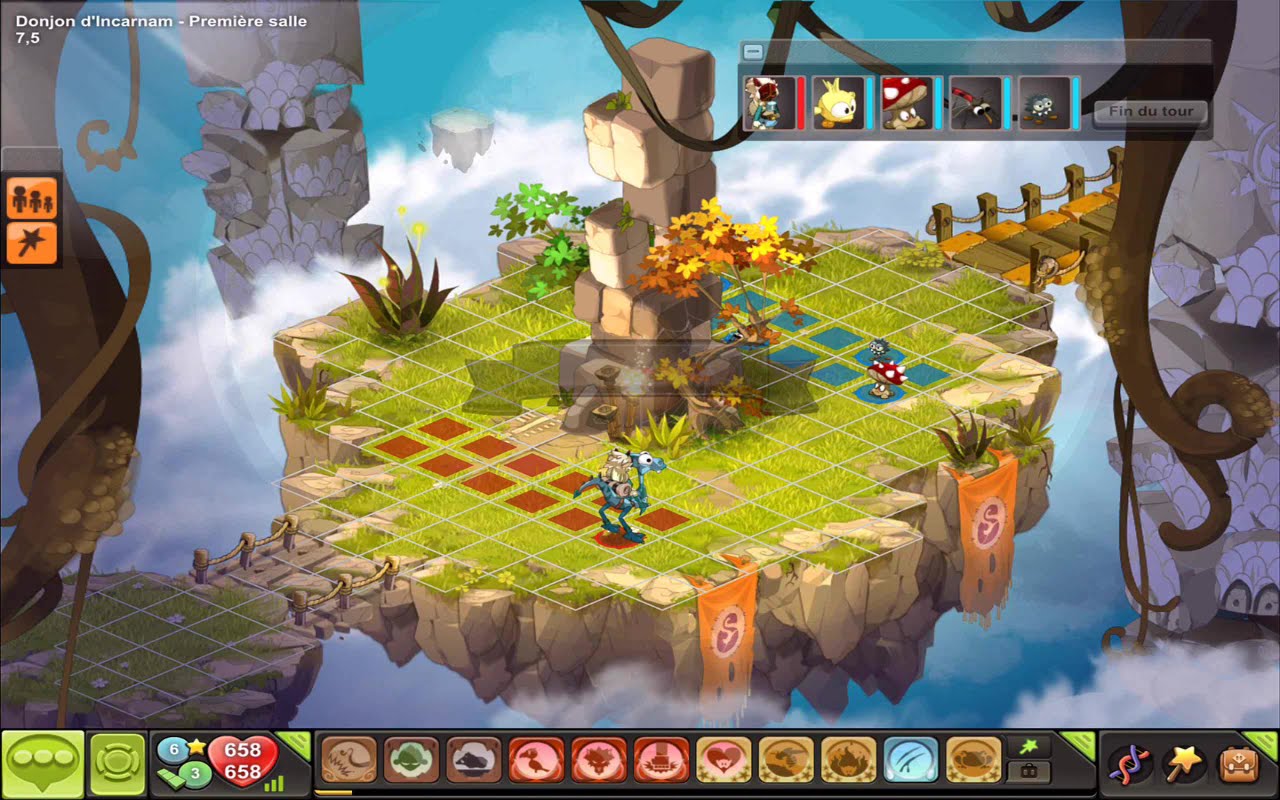1280x800 pixels.
Task: Choose the red mushroom portrait in timeline
Action: [x=907, y=104]
